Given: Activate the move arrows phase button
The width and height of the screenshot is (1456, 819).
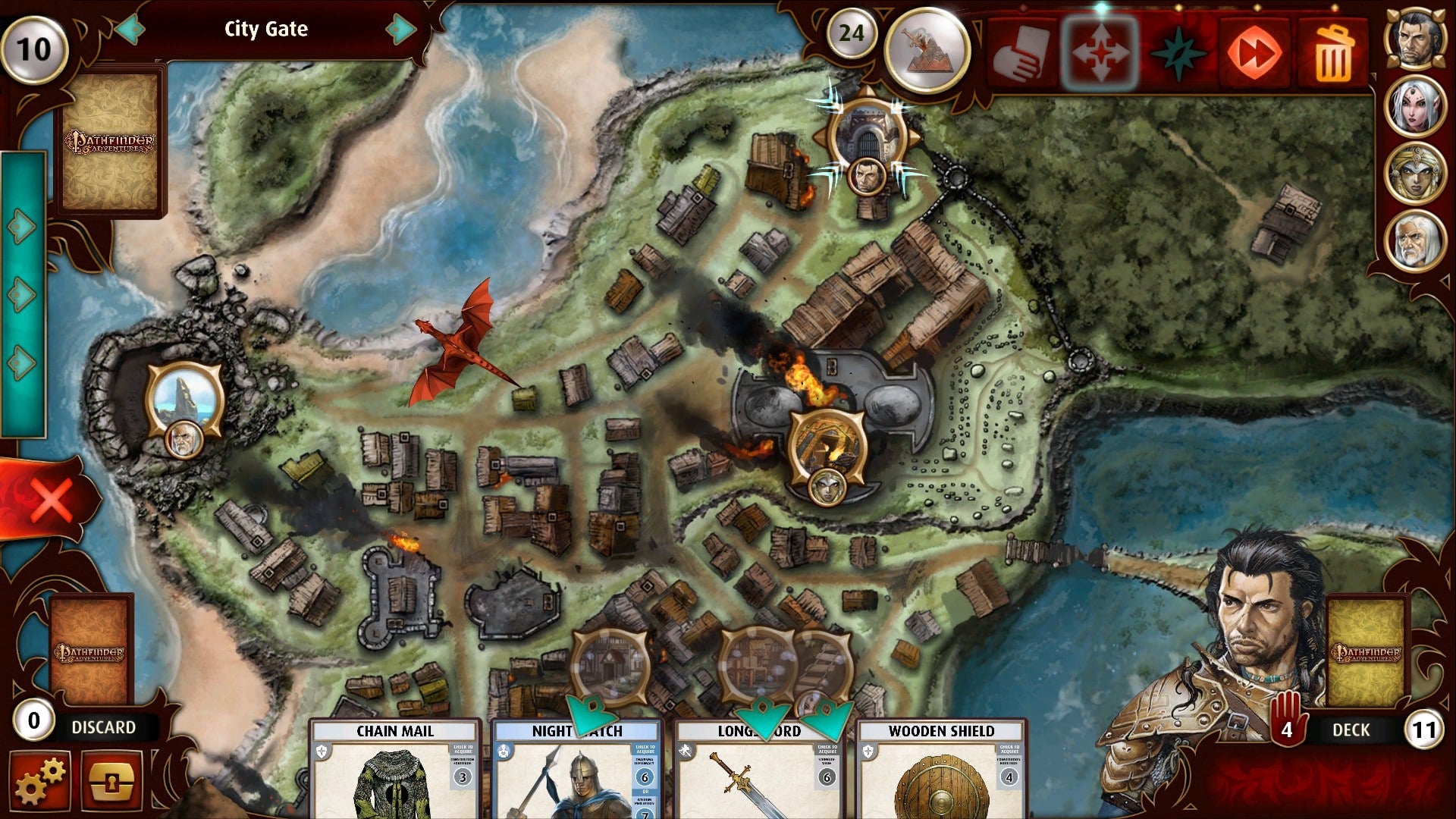Looking at the screenshot, I should pos(1100,53).
